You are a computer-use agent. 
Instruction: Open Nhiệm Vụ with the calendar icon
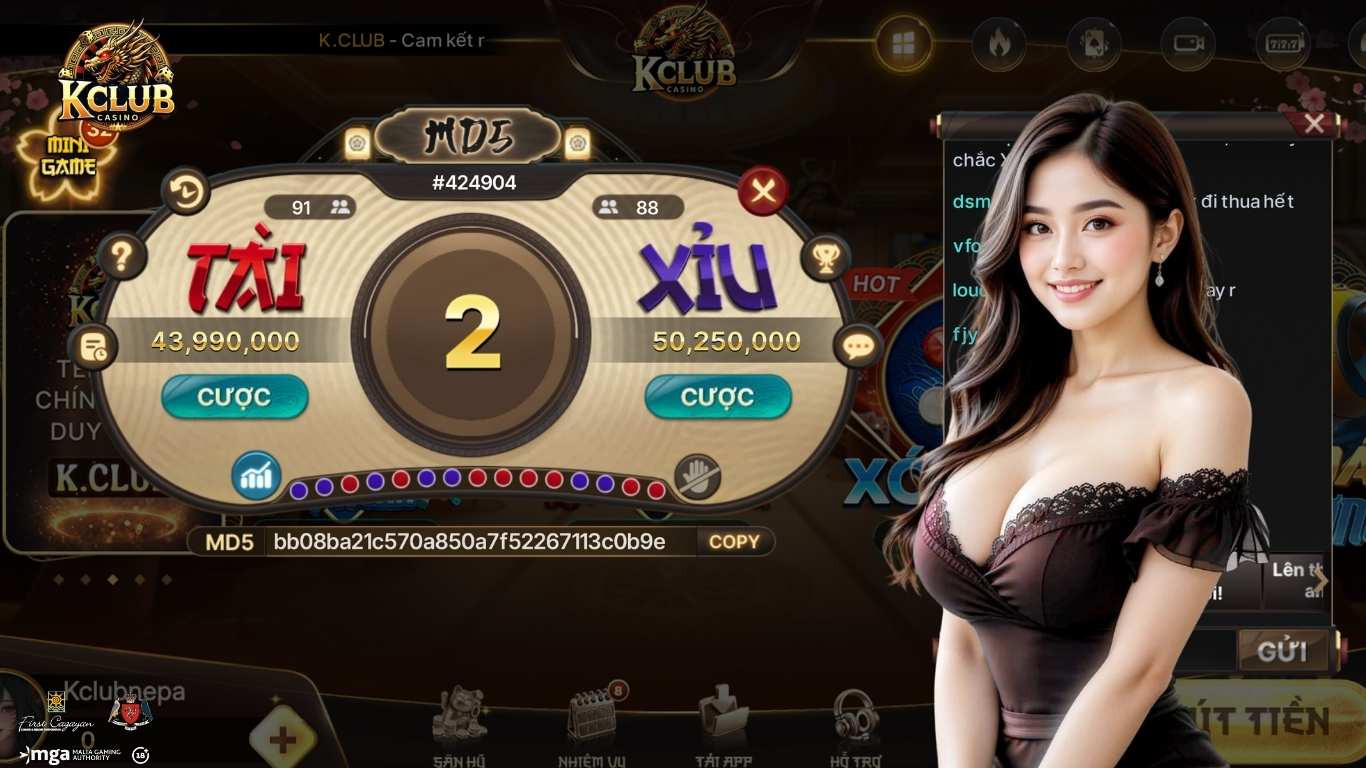[592, 715]
